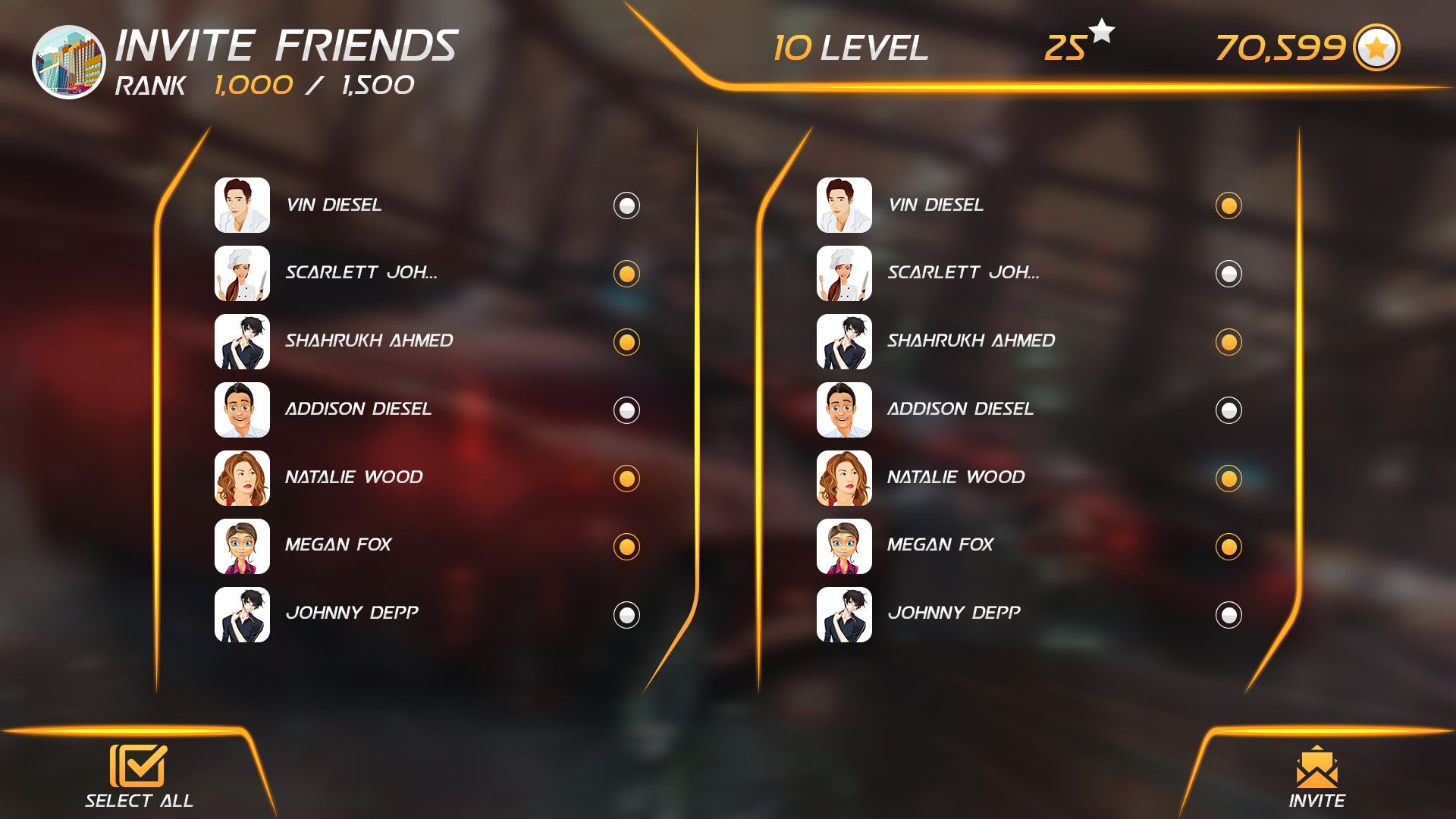The height and width of the screenshot is (819, 1456).
Task: Click the Select All button
Action: tap(139, 775)
